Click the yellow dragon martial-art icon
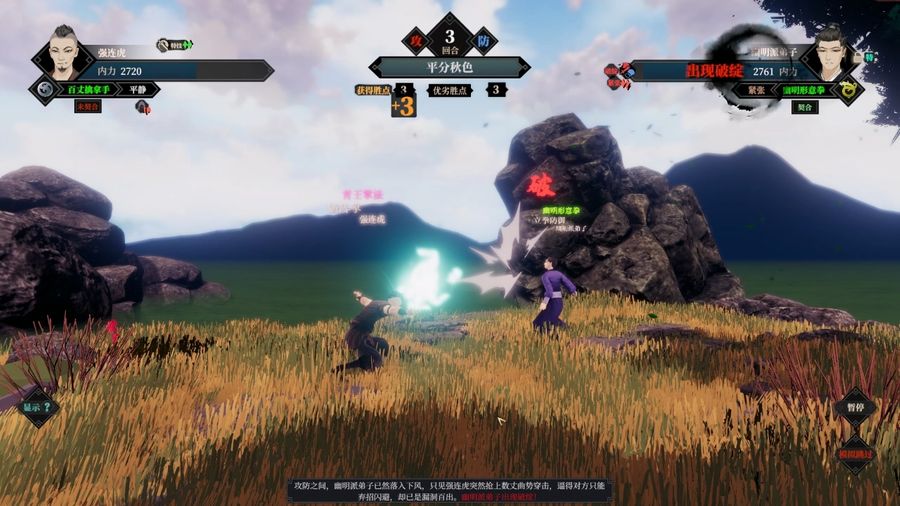Screen dimensions: 900x506 click(848, 90)
